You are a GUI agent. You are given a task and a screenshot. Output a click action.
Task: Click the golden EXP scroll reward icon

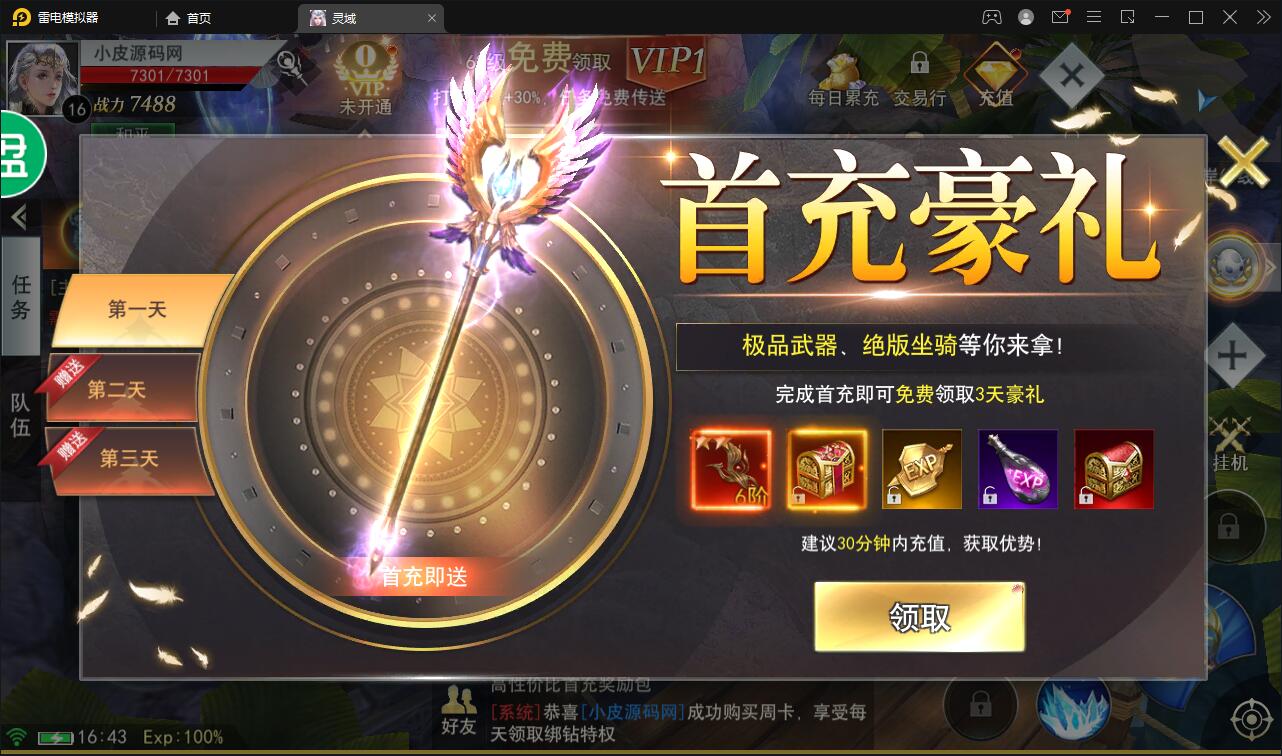tap(921, 468)
